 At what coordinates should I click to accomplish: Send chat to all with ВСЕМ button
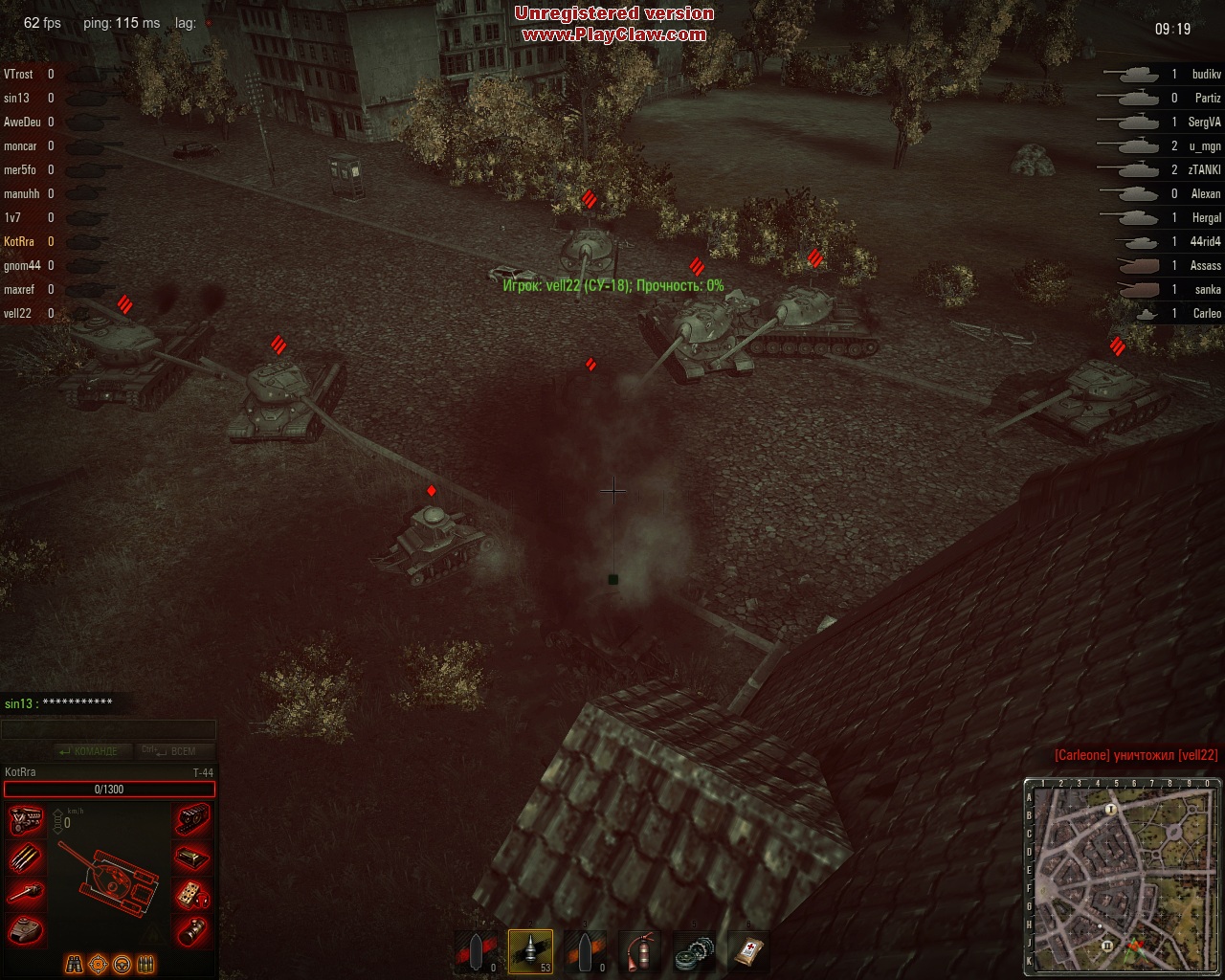175,751
